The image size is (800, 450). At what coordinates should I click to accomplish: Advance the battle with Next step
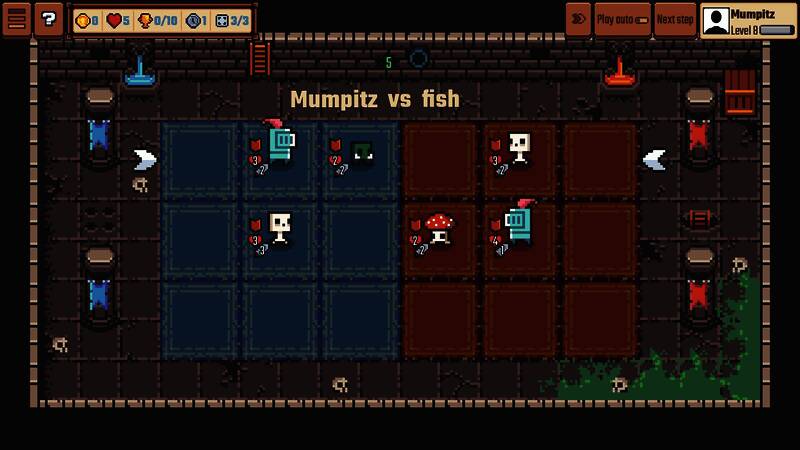[x=675, y=19]
